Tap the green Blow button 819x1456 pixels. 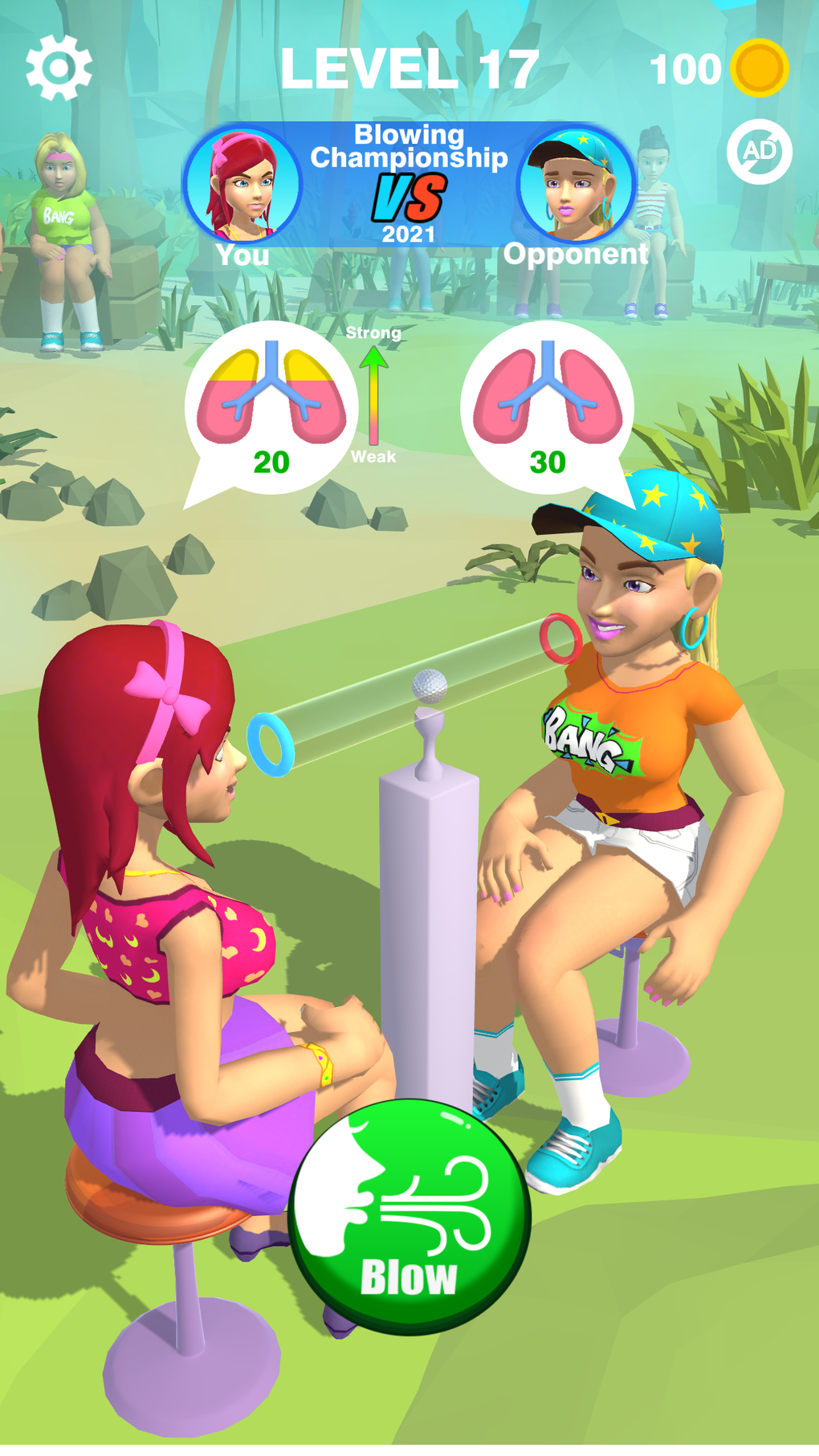[409, 1216]
